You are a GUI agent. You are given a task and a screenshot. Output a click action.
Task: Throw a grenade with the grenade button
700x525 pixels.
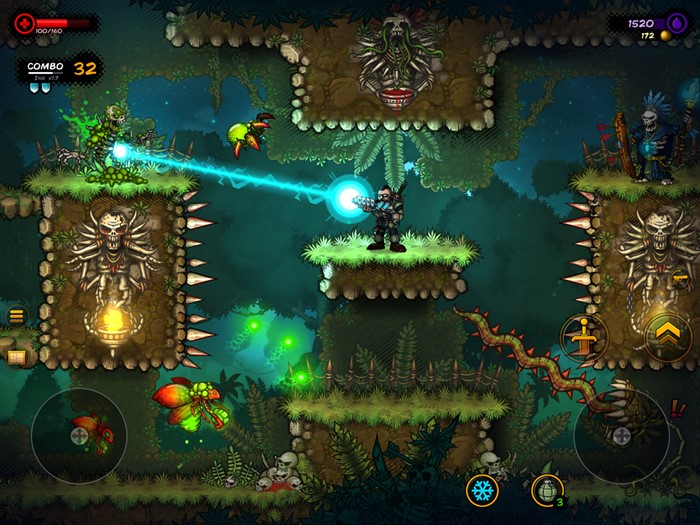point(546,490)
